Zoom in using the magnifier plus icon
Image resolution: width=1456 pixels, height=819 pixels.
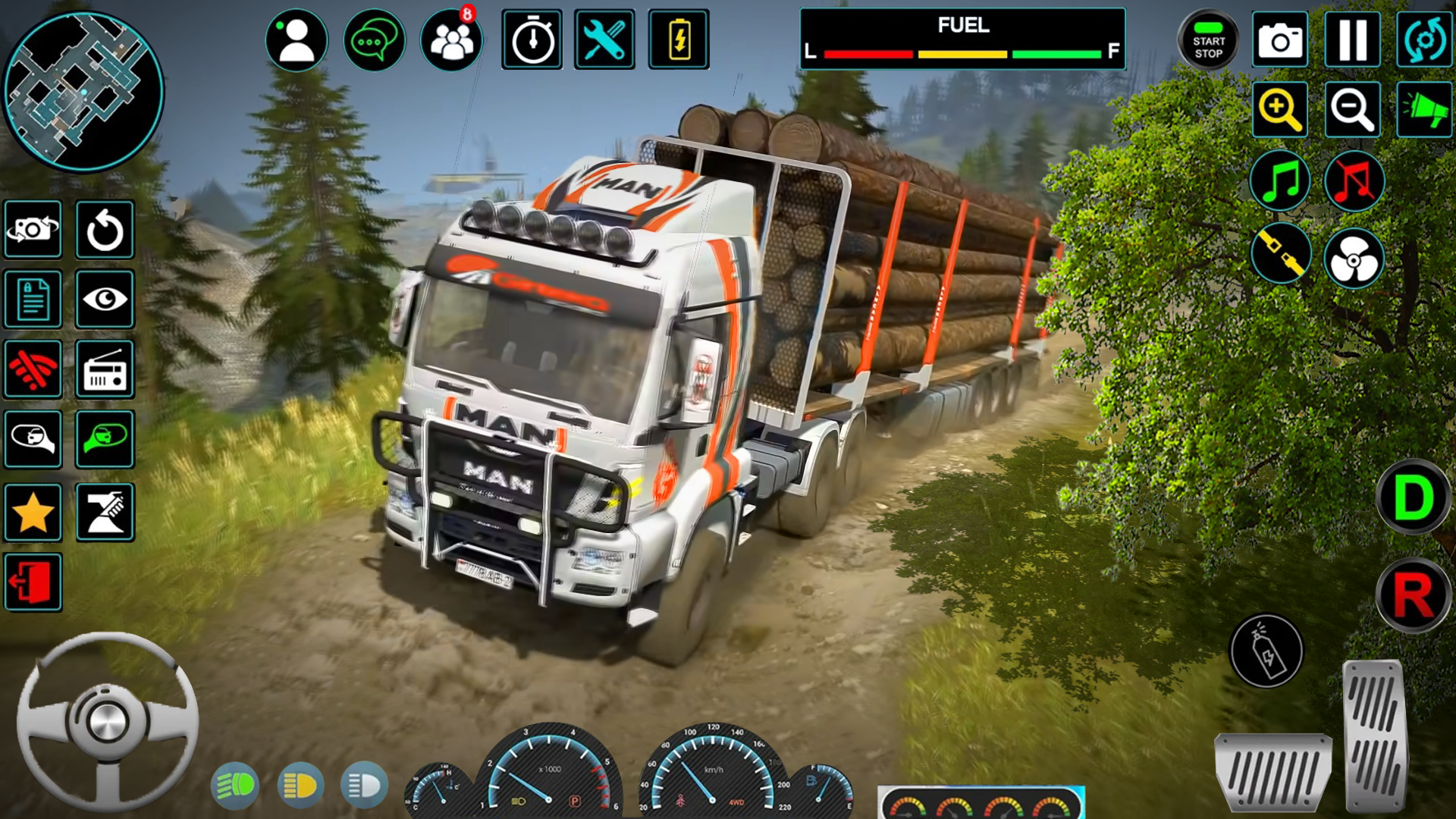(x=1280, y=110)
